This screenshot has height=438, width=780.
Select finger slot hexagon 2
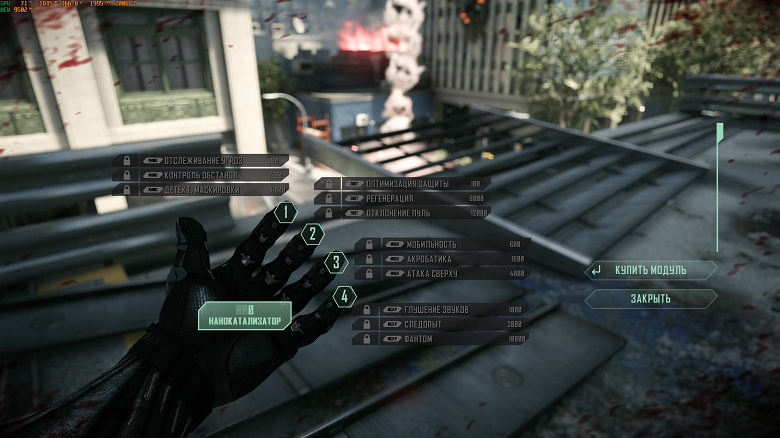pyautogui.click(x=313, y=235)
